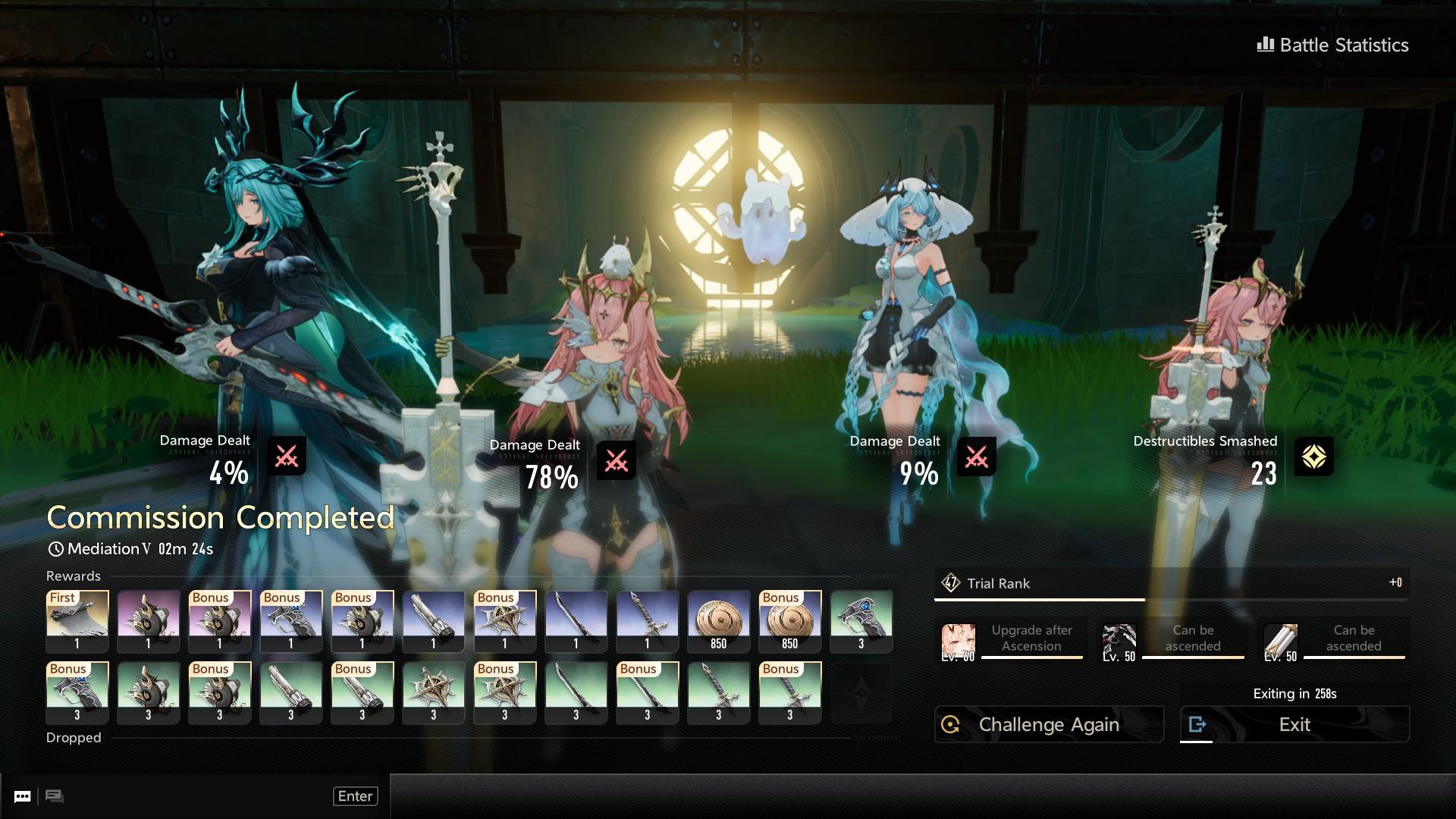This screenshot has width=1456, height=819.
Task: View the dark Lv. 50 weapon
Action: pos(1119,642)
